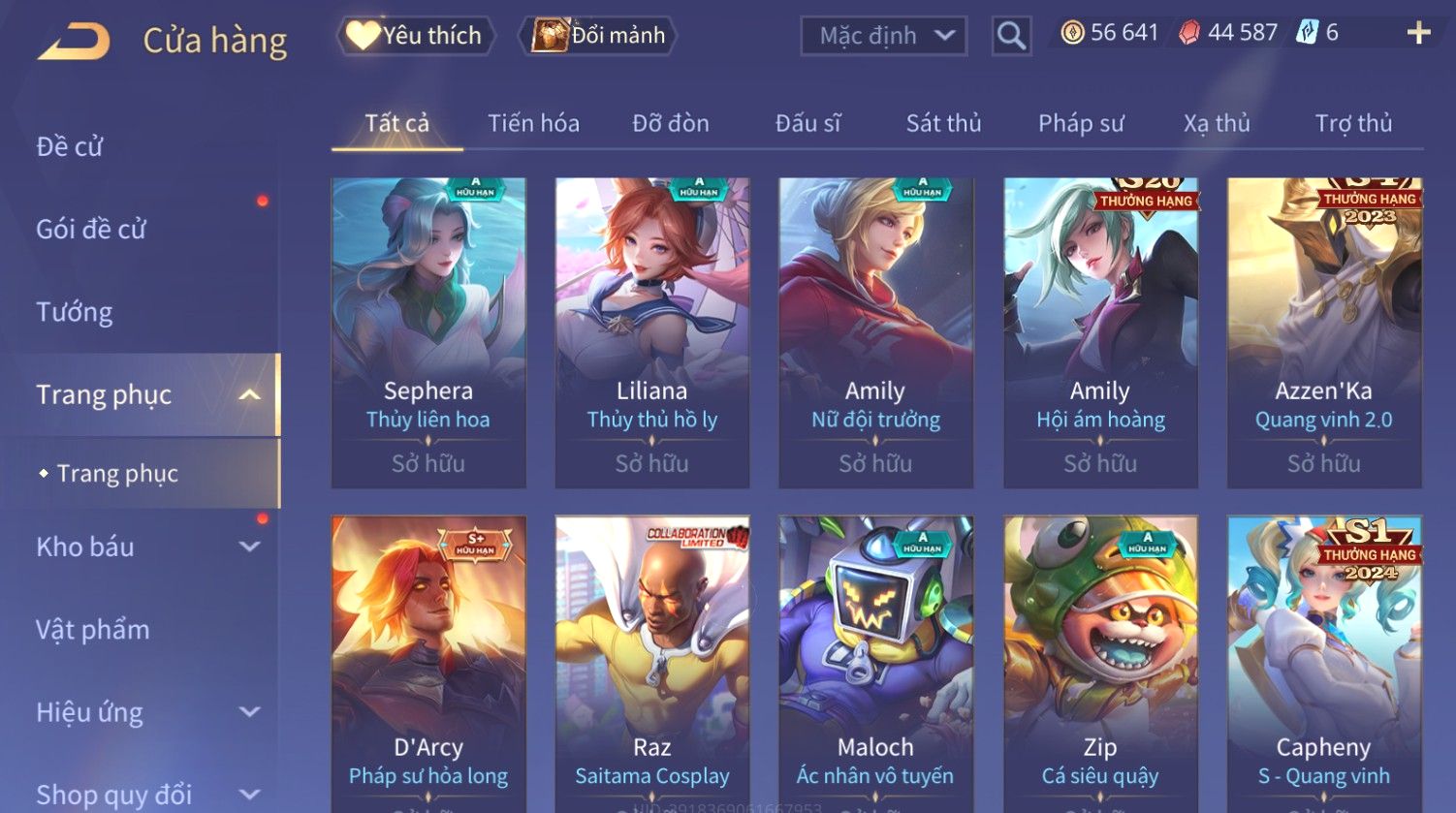Viewport: 1456px width, 813px height.
Task: Open the Đề cử menu
Action: click(x=70, y=146)
